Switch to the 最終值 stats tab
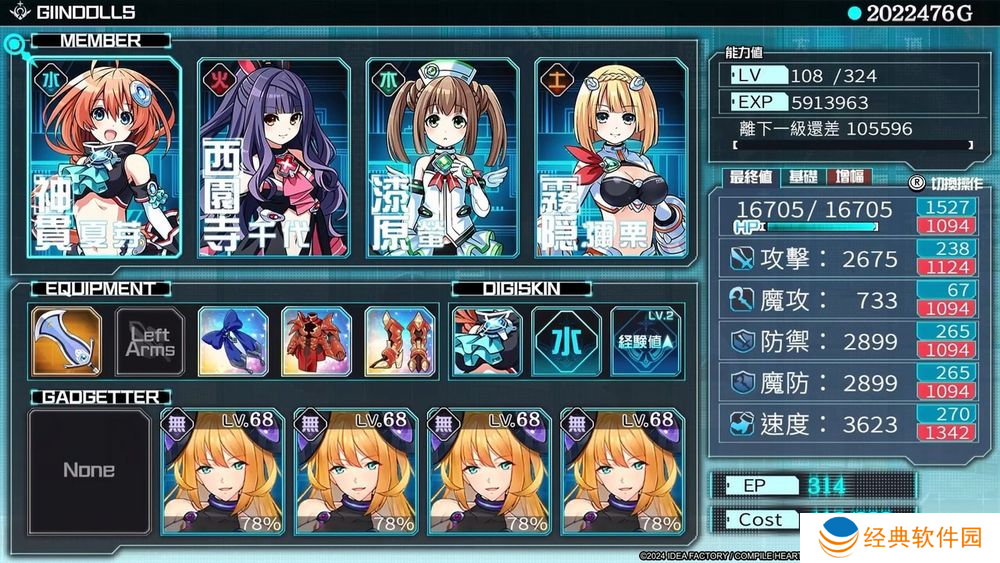1000x563 pixels. tap(751, 177)
